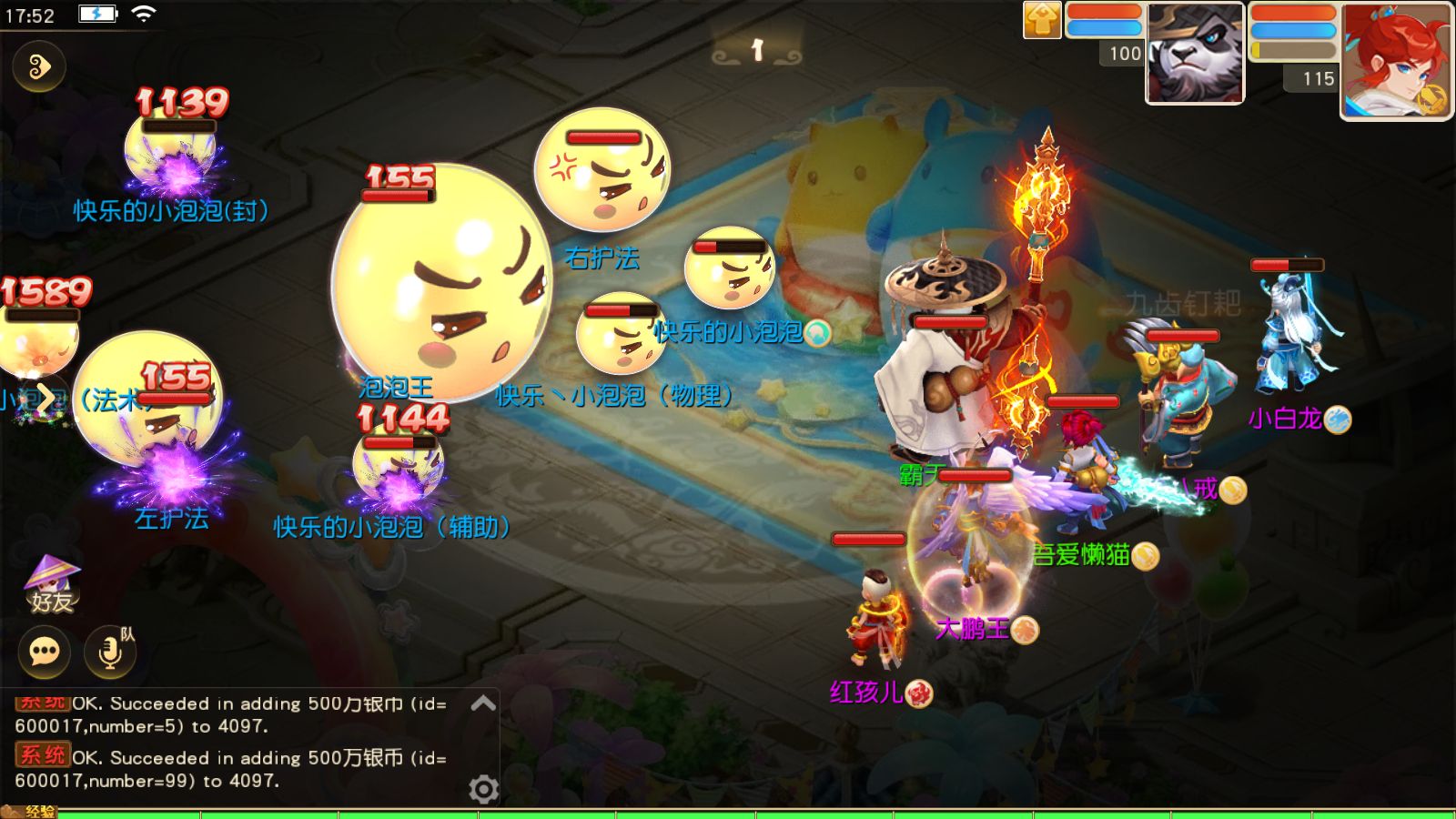Select the red-haired hero portrait
Viewport: 1456px width, 819px height.
[x=1397, y=60]
